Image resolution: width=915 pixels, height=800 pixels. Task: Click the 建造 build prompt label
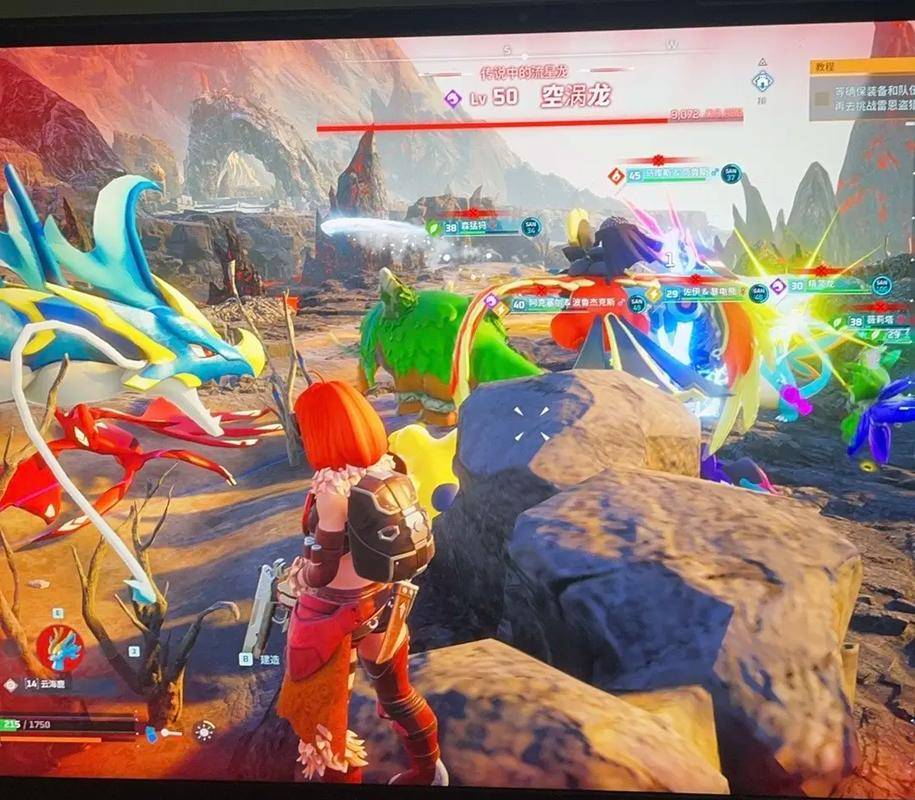pos(269,660)
